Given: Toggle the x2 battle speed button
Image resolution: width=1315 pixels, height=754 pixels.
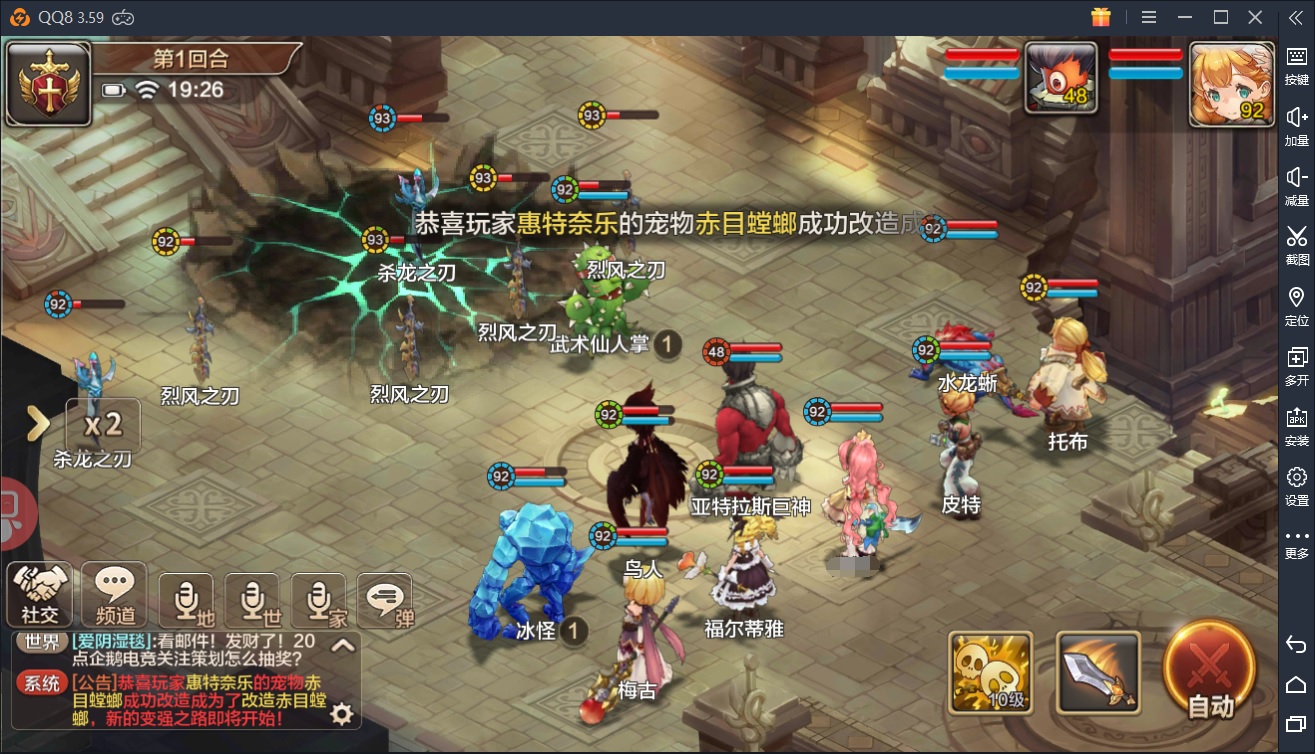Looking at the screenshot, I should (x=103, y=425).
